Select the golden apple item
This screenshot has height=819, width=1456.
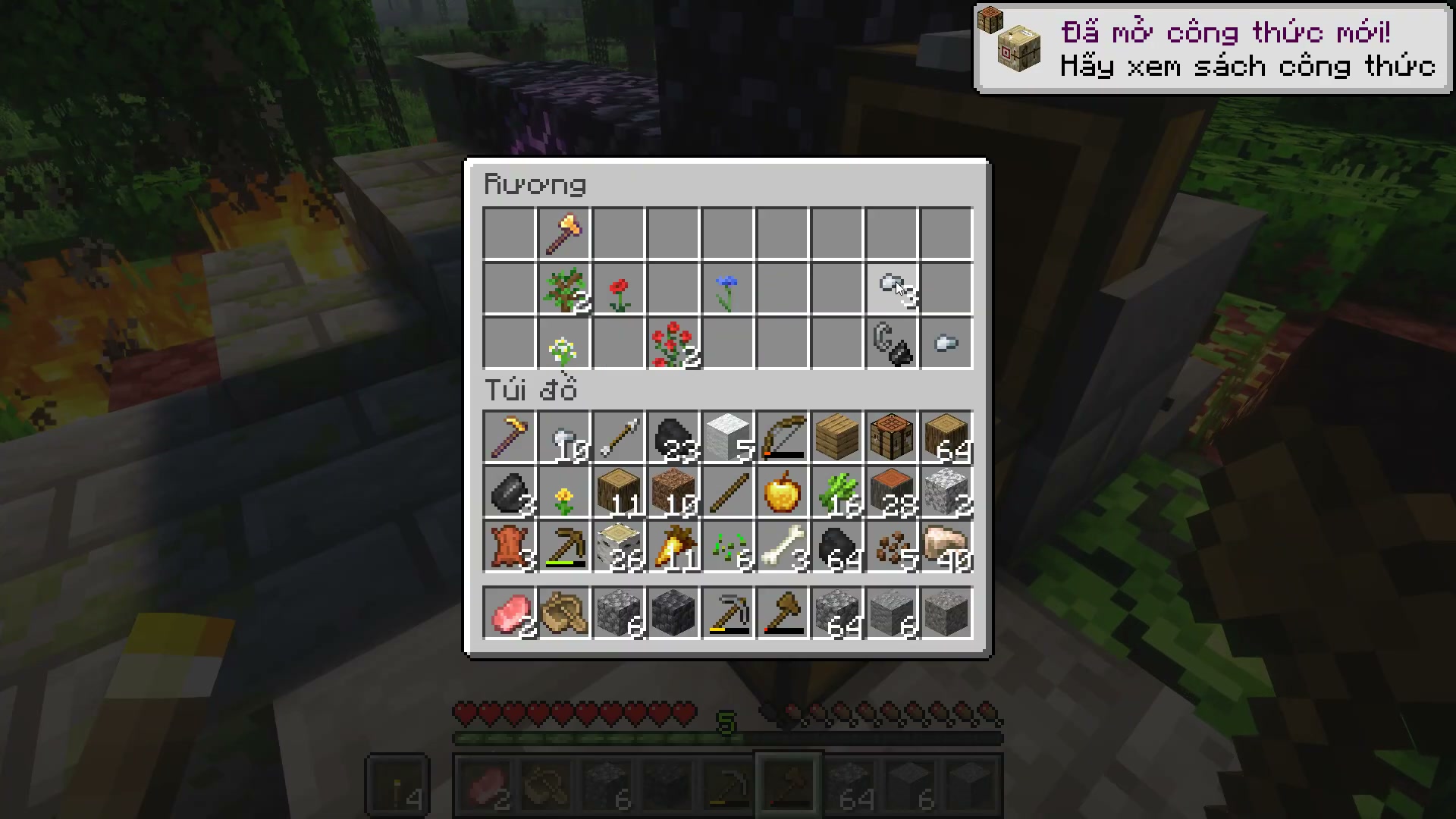point(783,492)
